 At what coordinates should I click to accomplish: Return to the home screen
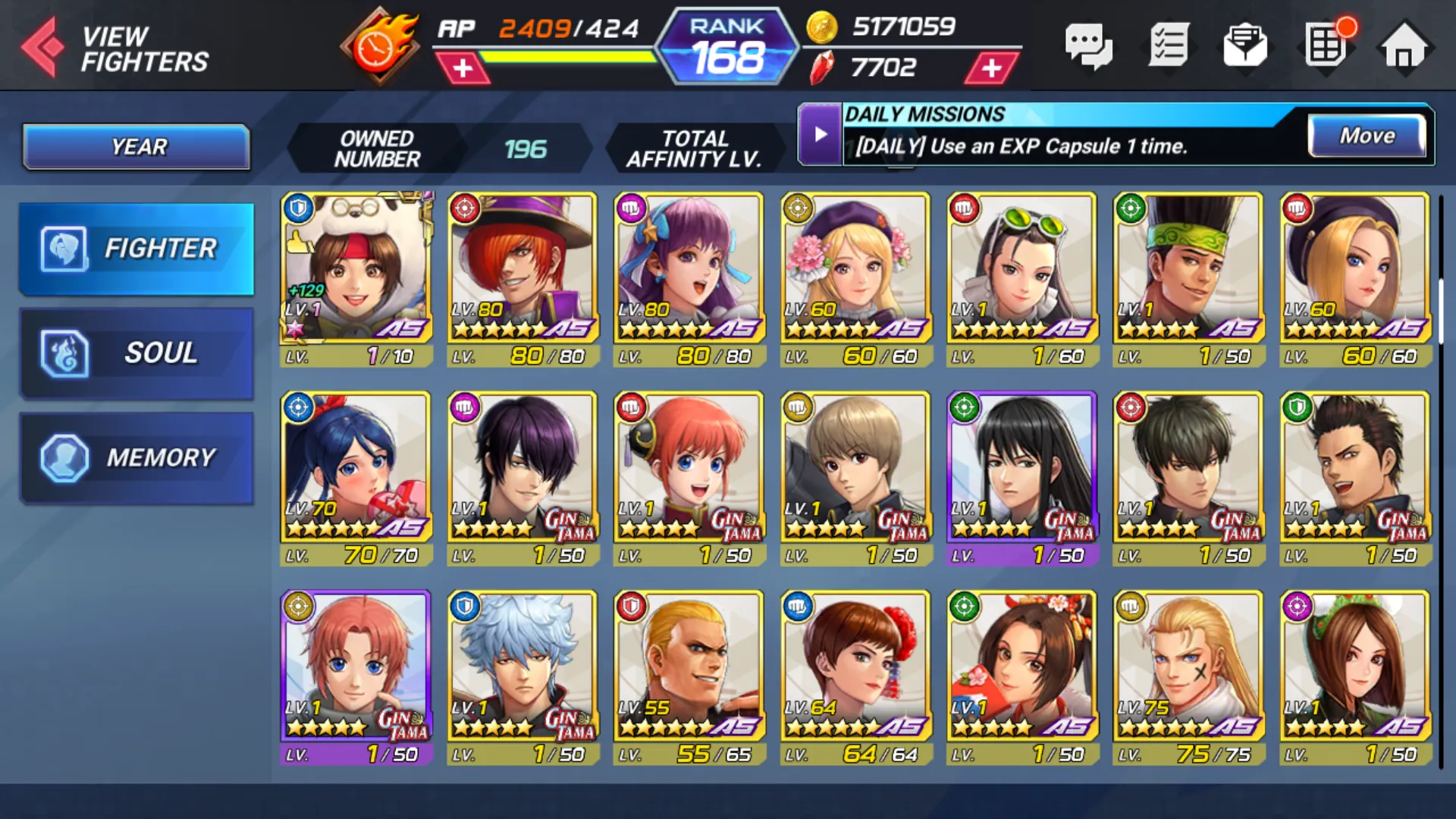(x=1404, y=47)
